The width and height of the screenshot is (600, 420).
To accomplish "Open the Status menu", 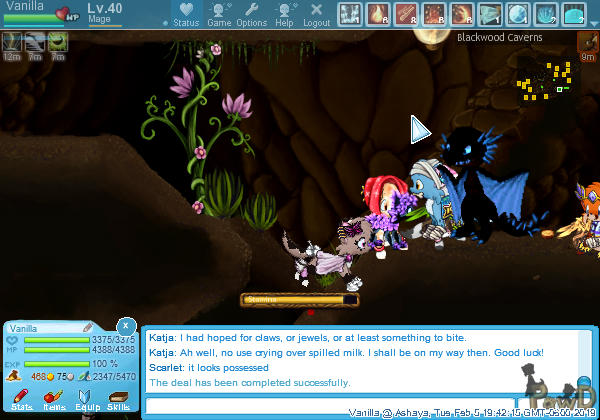I will coord(184,14).
